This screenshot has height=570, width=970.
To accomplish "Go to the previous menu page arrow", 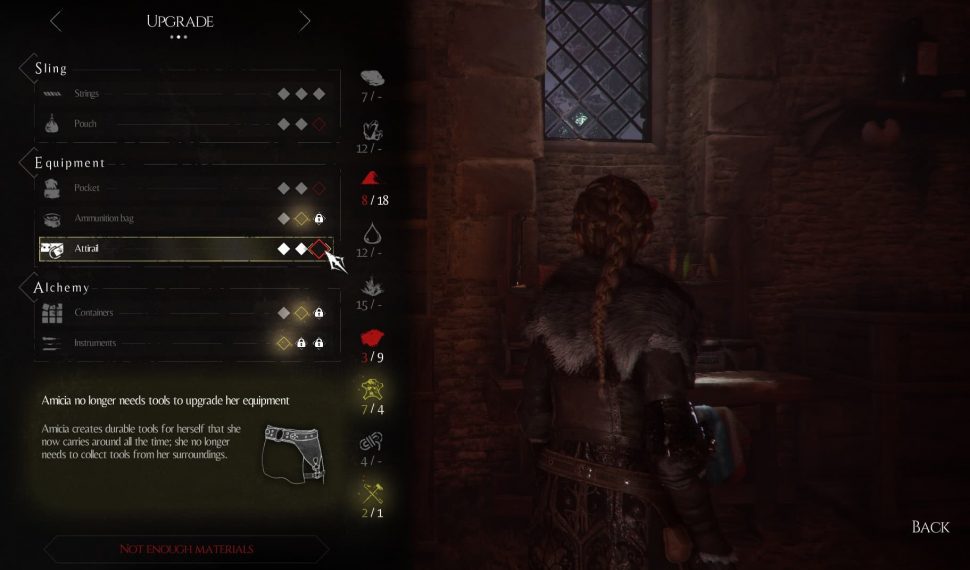I will point(56,21).
